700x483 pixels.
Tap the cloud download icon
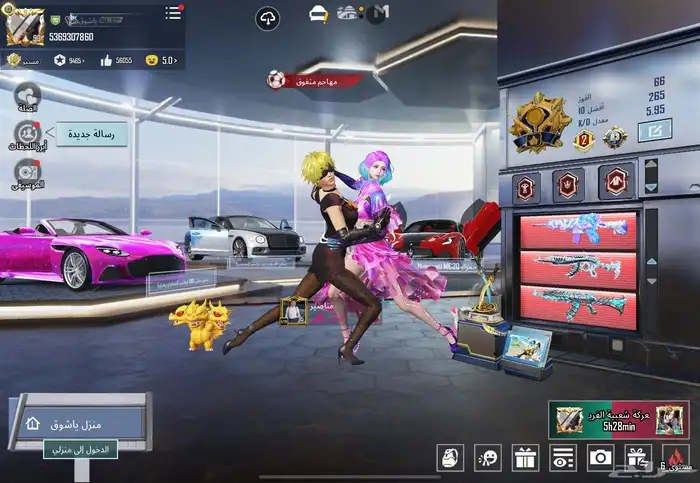click(267, 17)
